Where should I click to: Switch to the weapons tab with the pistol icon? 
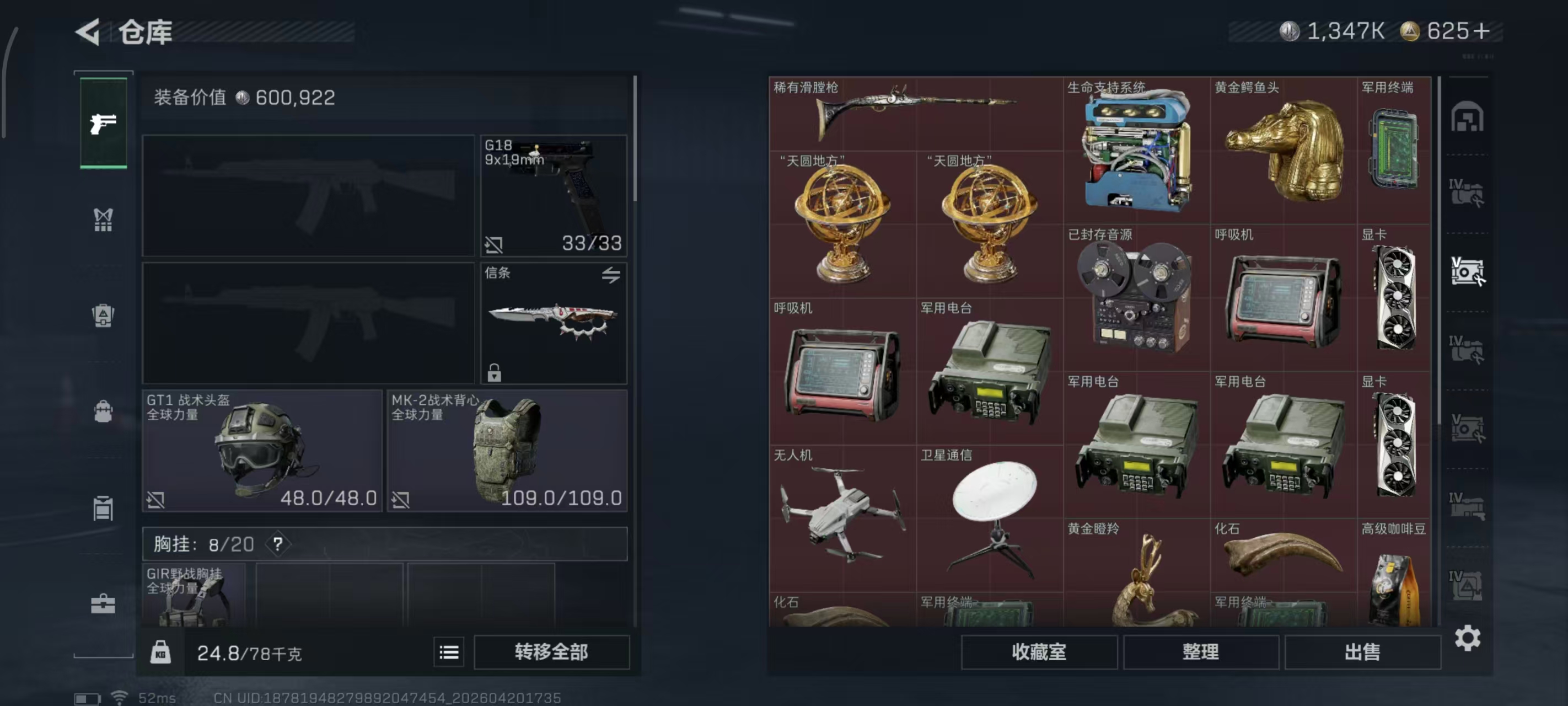coord(104,124)
